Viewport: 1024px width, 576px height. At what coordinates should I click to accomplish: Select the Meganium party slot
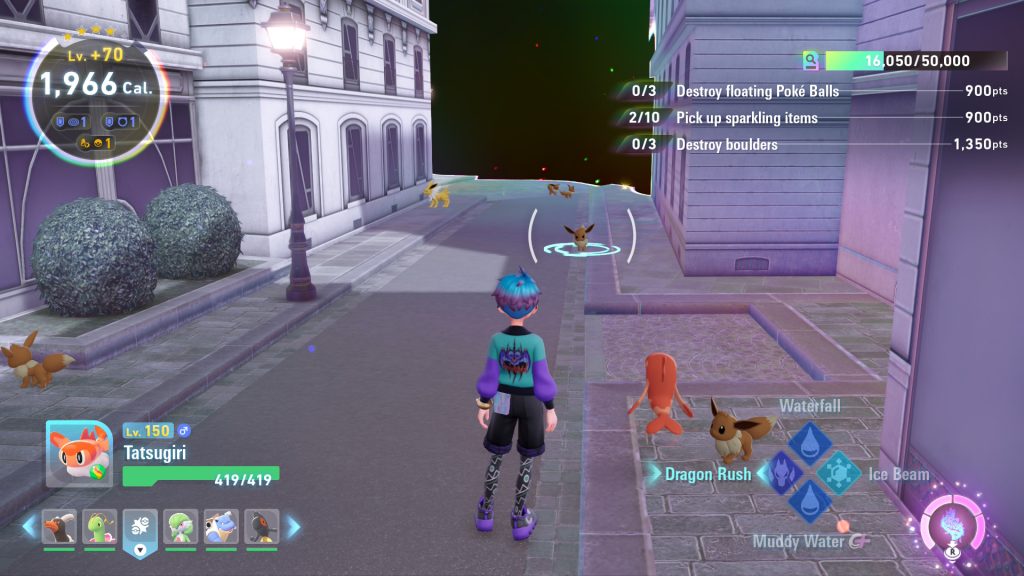pyautogui.click(x=99, y=527)
